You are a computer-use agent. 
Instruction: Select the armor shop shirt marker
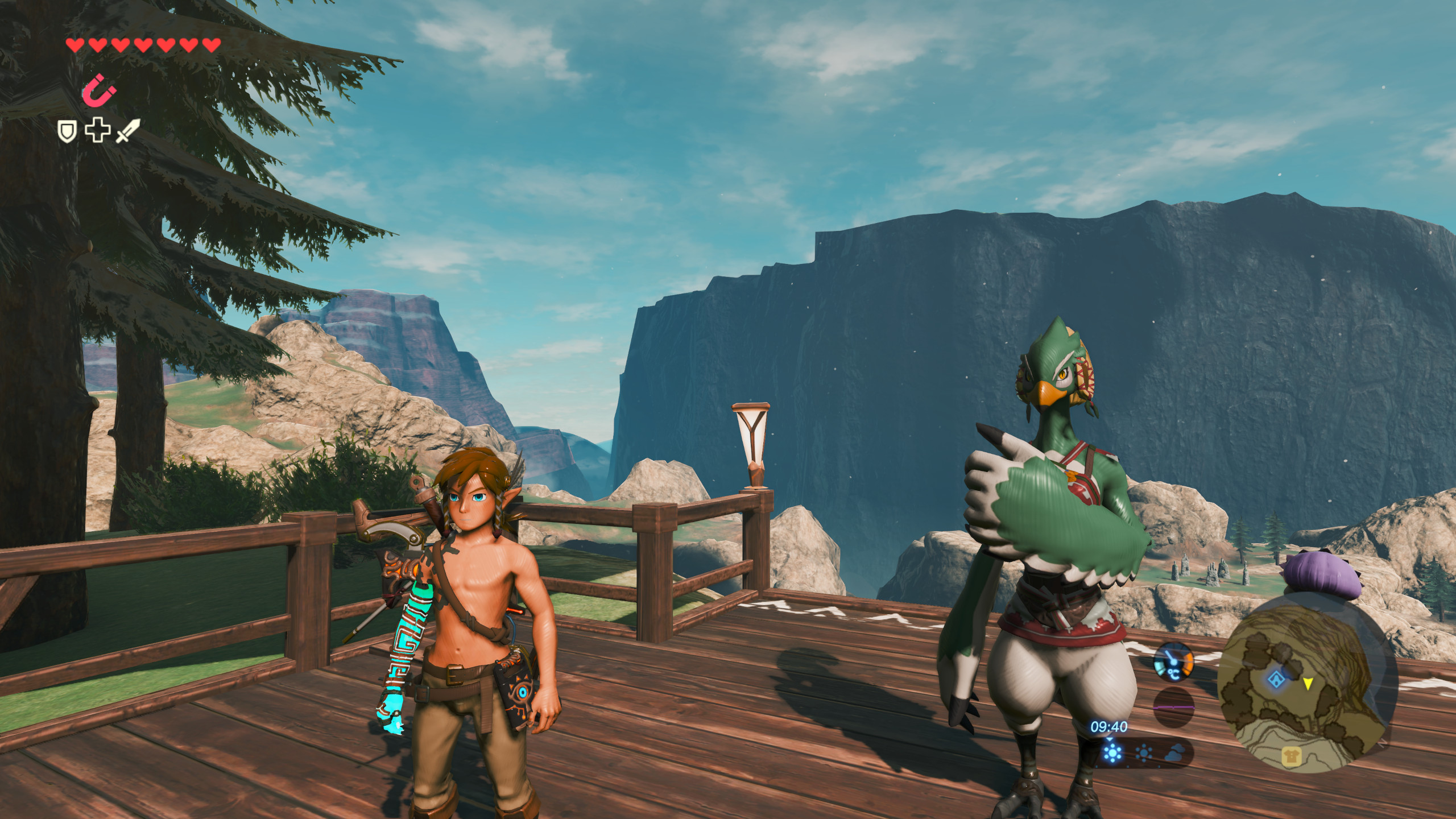coord(1290,756)
